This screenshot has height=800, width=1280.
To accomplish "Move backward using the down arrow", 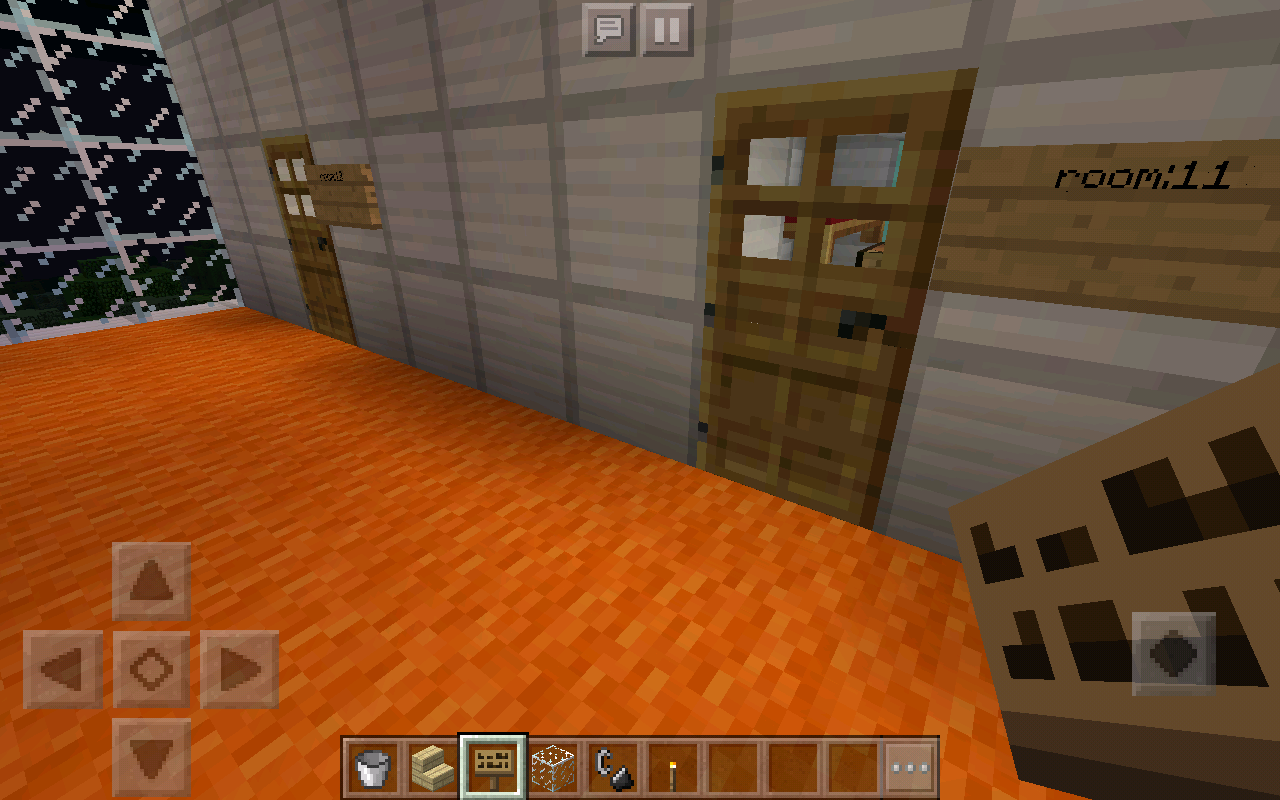I will (x=150, y=755).
